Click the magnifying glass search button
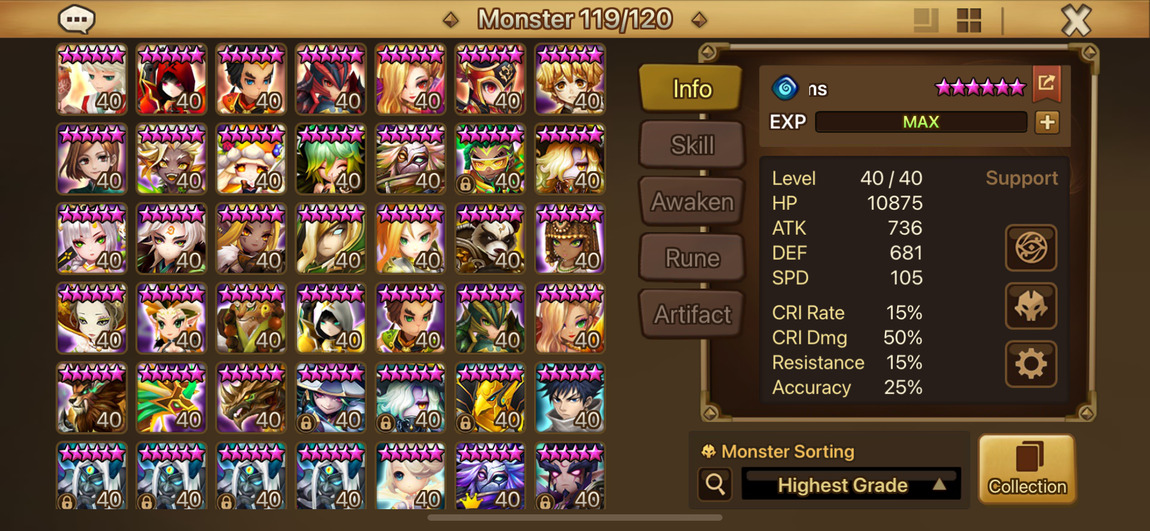Image resolution: width=1150 pixels, height=531 pixels. [x=716, y=485]
